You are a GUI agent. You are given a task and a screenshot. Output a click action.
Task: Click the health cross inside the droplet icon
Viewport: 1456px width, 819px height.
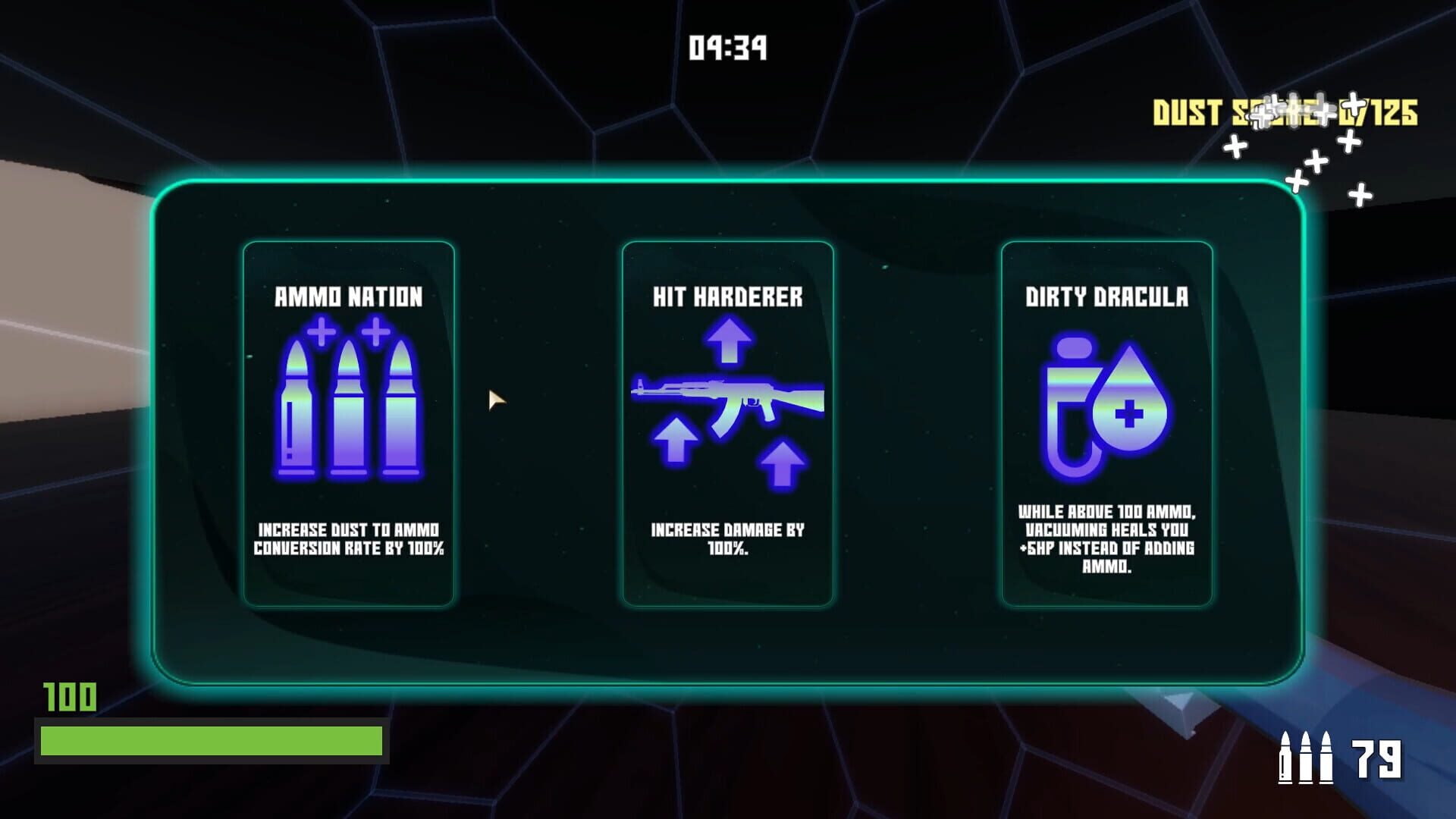(x=1129, y=414)
